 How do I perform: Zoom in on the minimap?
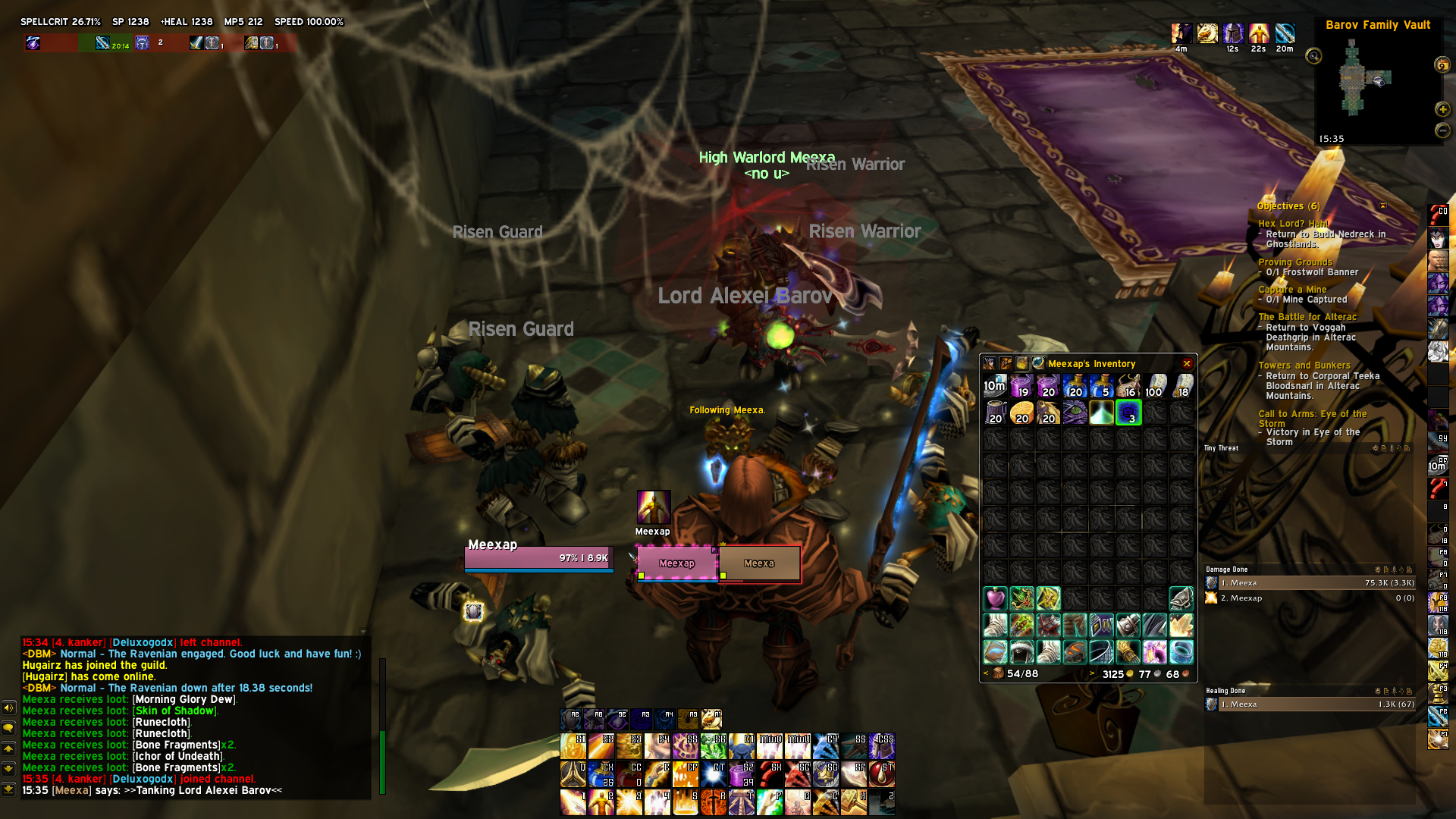(x=1442, y=109)
